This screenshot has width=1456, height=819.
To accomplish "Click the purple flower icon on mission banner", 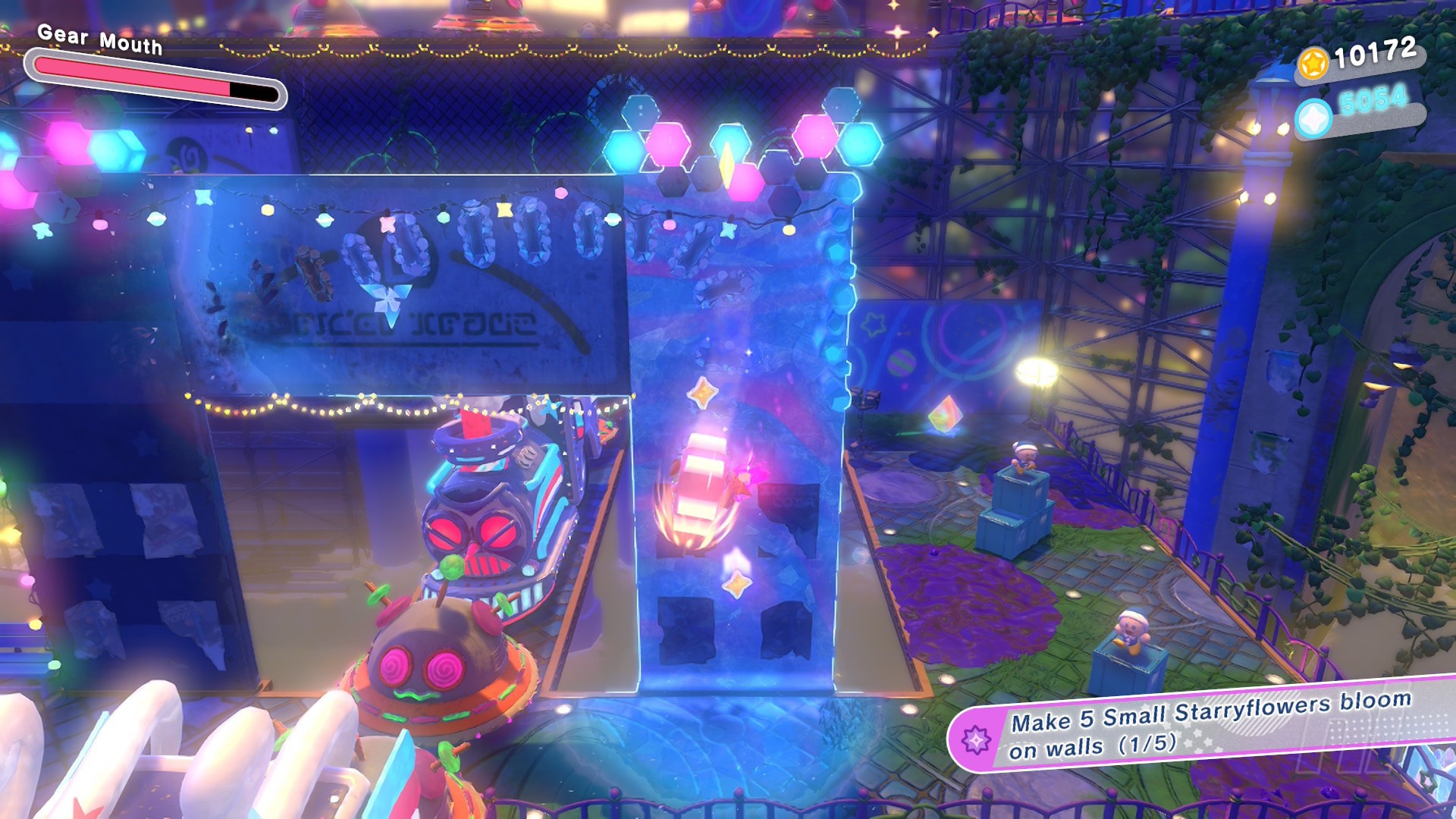I will (976, 739).
